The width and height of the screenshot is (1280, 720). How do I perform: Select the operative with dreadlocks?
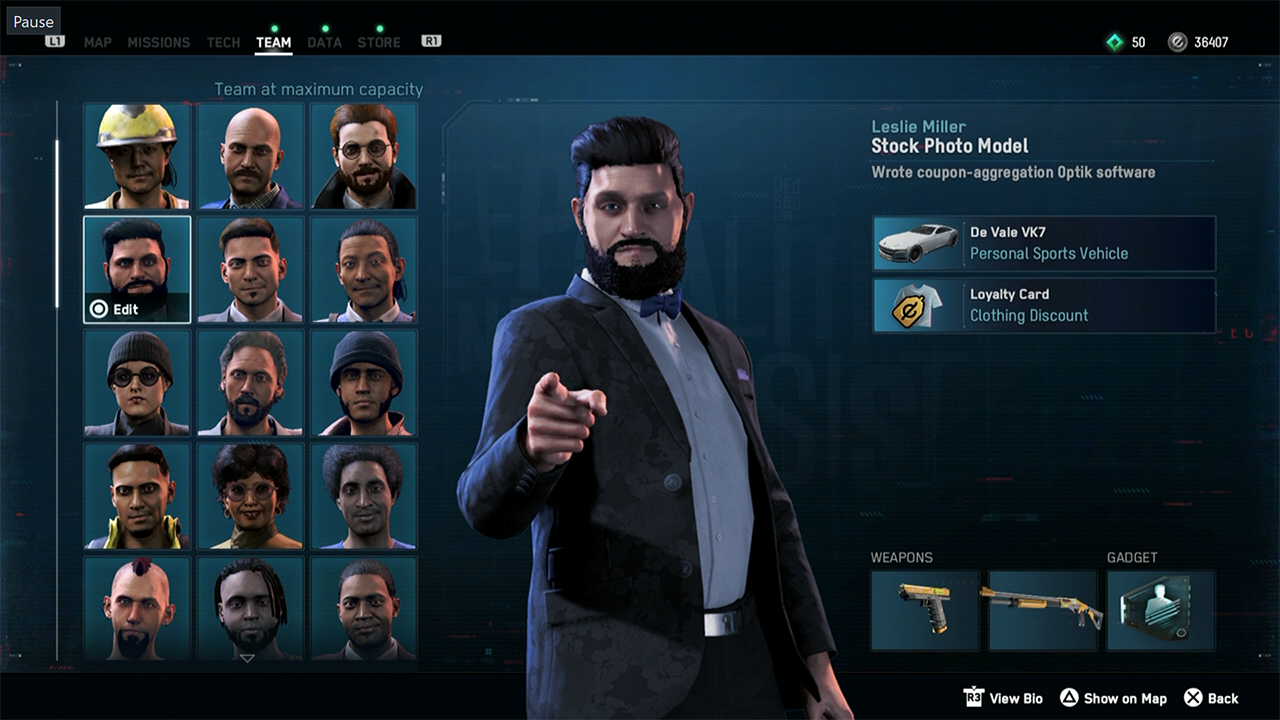click(250, 608)
